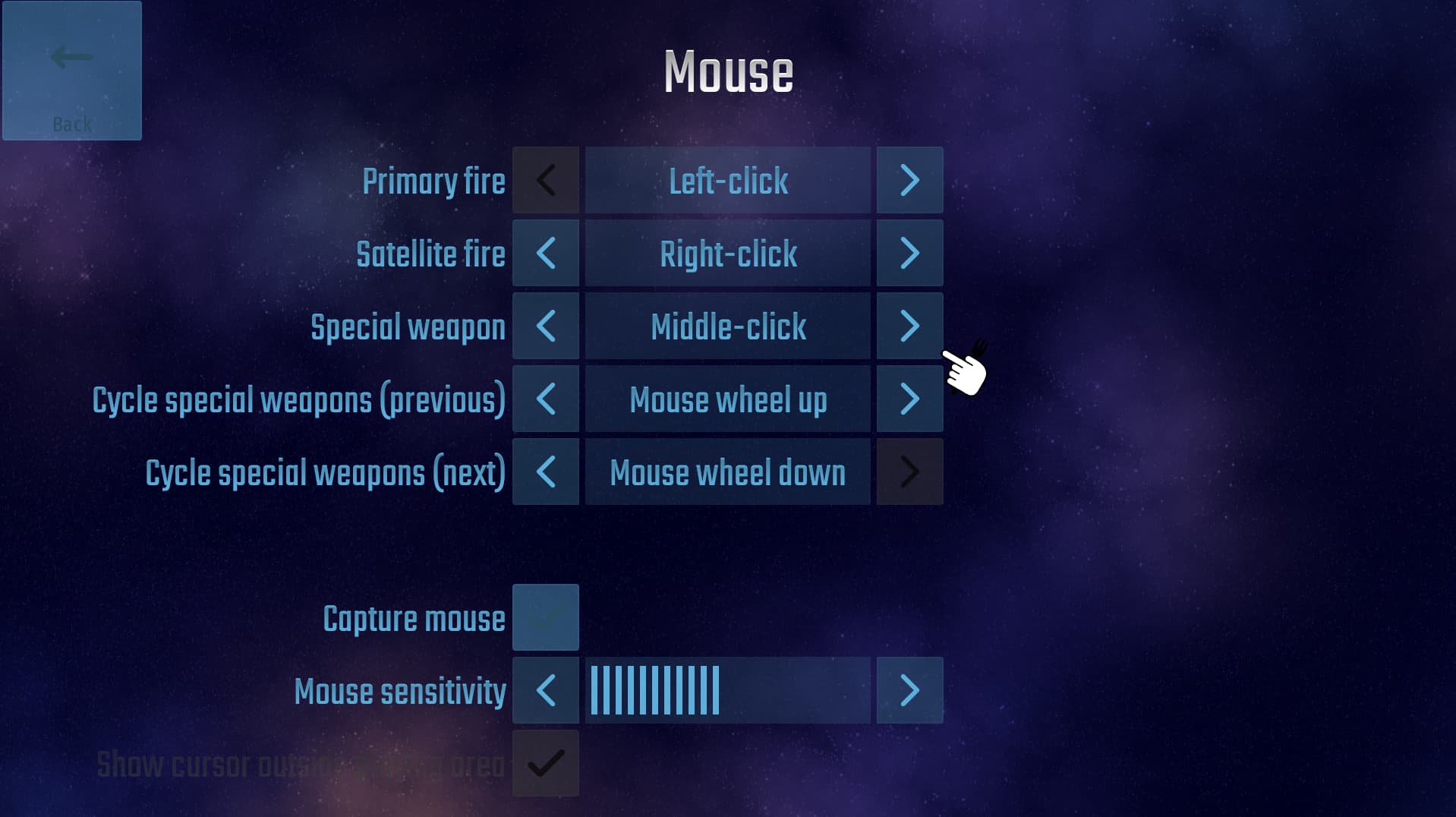Click left arrow for Satellite fire
The image size is (1456, 817).
[545, 253]
